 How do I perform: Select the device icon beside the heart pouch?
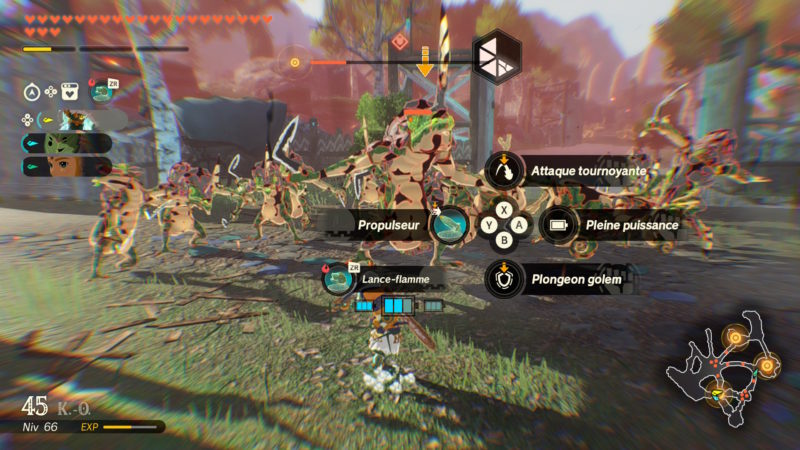click(x=102, y=92)
